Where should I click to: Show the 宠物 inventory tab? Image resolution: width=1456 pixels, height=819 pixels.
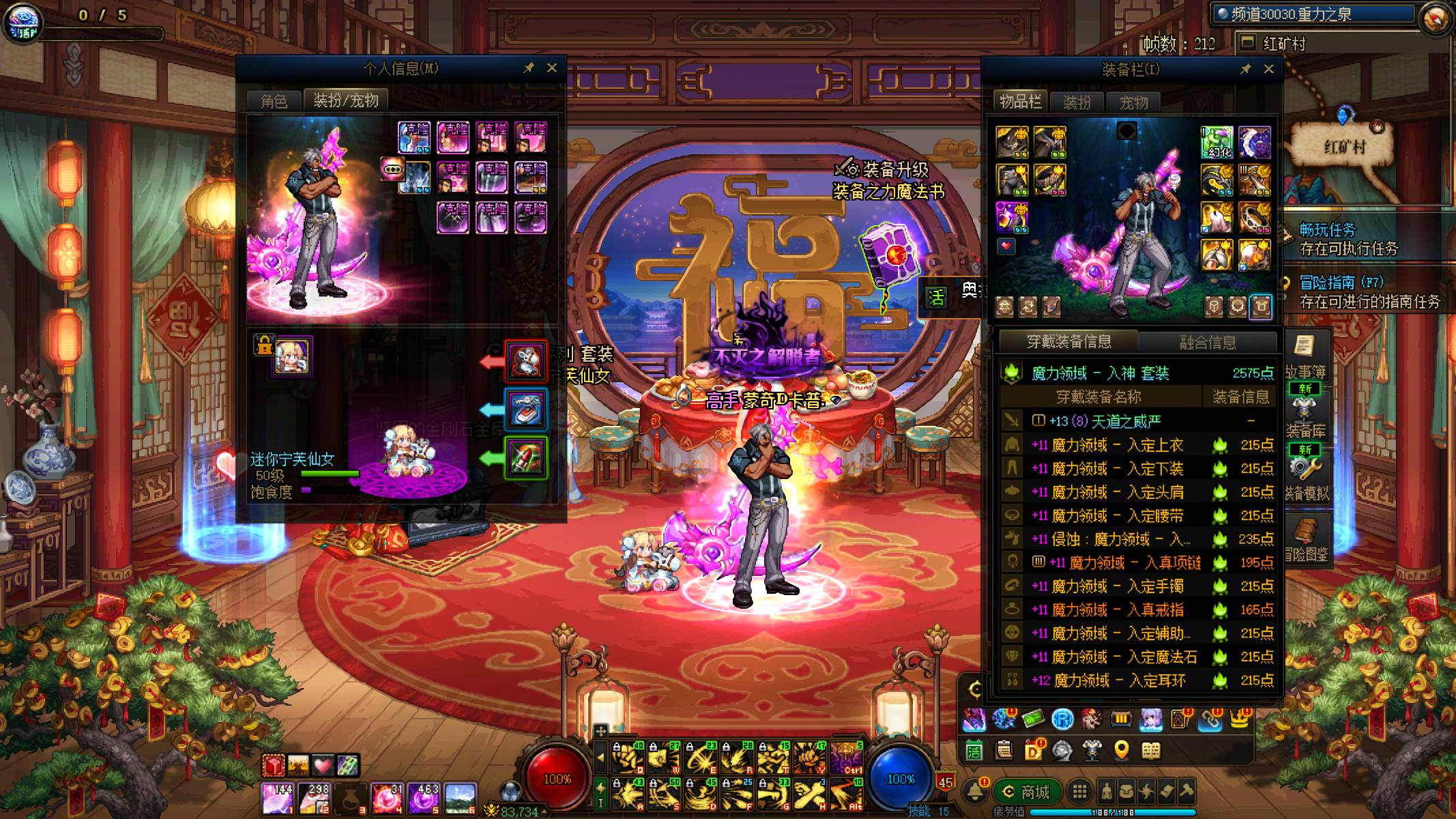tap(1134, 102)
